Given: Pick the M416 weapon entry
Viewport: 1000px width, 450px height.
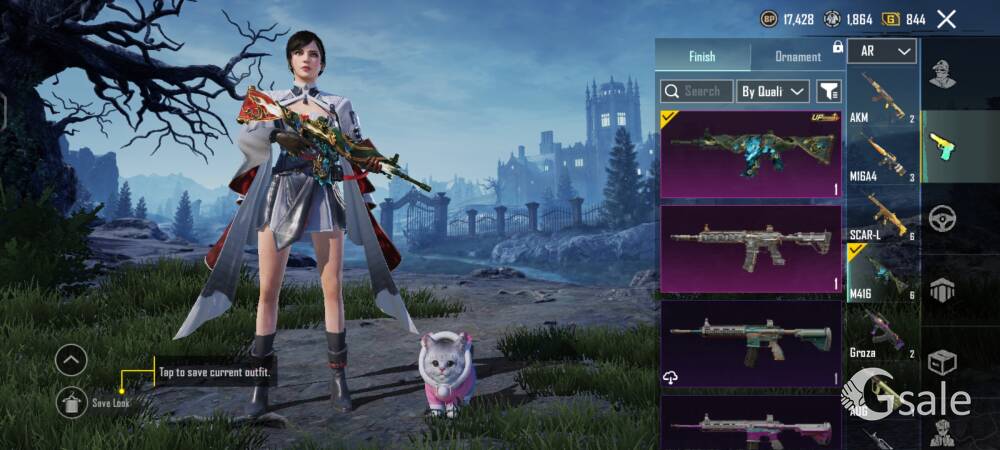Looking at the screenshot, I should [x=882, y=274].
